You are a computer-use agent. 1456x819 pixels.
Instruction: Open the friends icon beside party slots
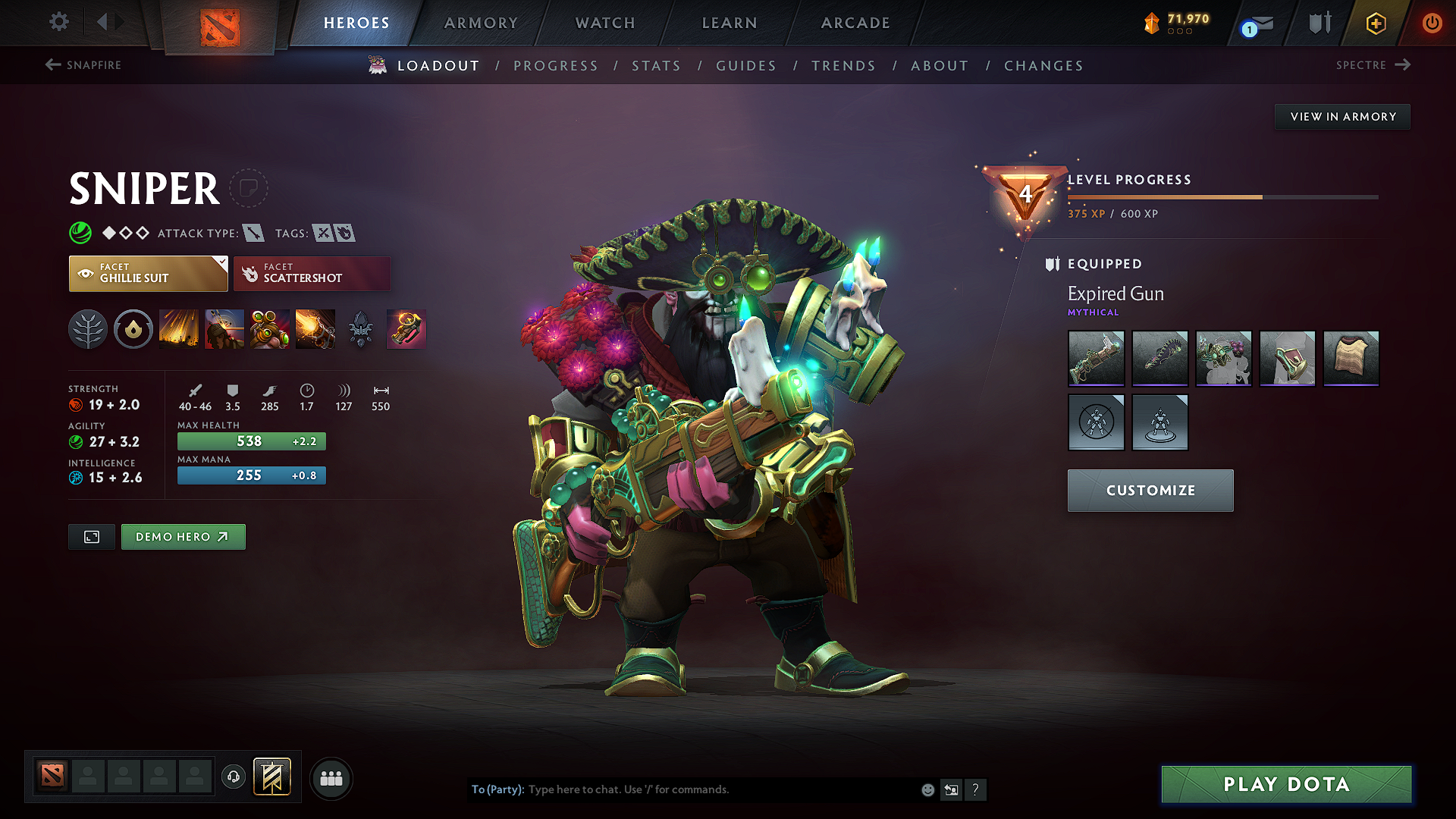coord(331,777)
